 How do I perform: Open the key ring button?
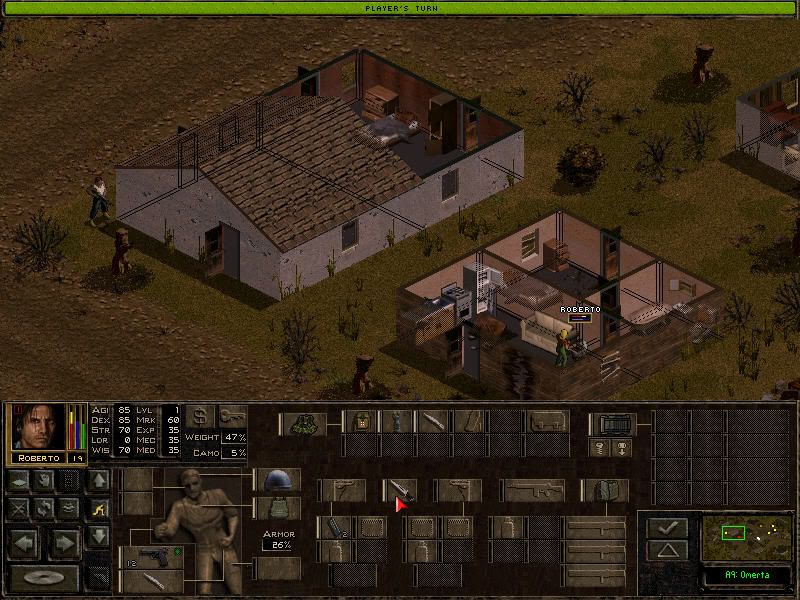click(232, 415)
